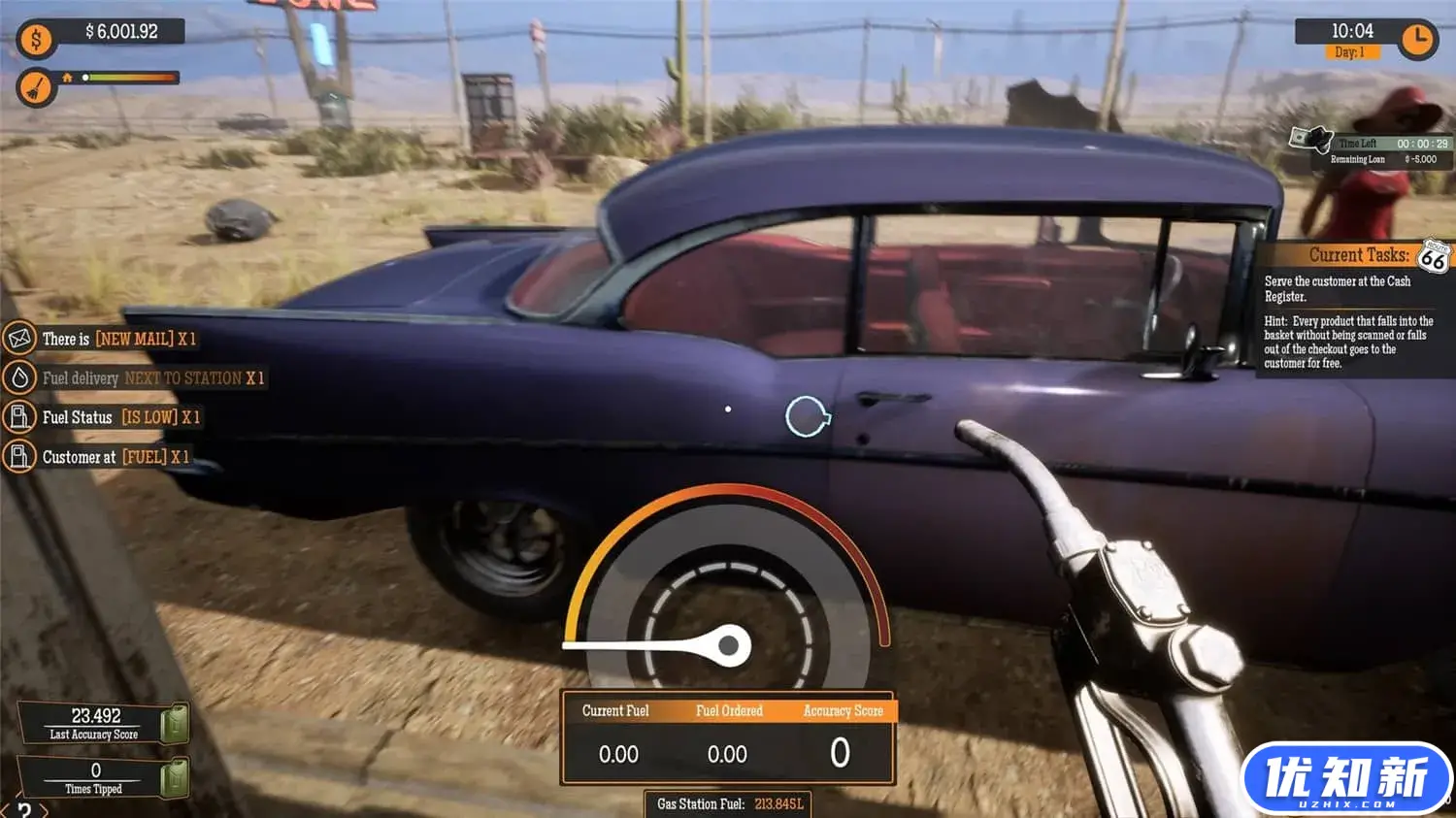Screen dimensions: 1456x818
Task: Click the orange clock icon
Action: 1417,39
